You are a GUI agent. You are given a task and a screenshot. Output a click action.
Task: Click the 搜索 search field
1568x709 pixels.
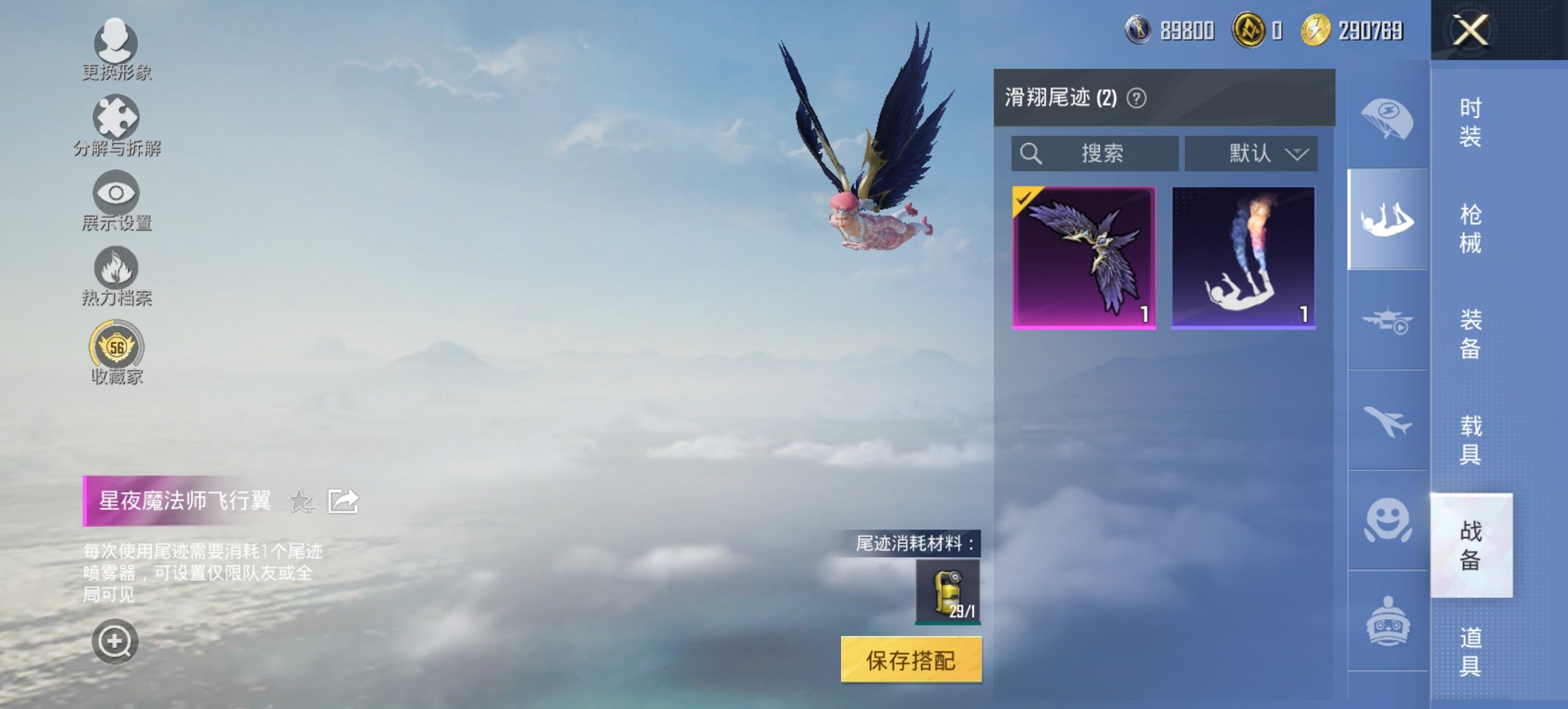1093,154
